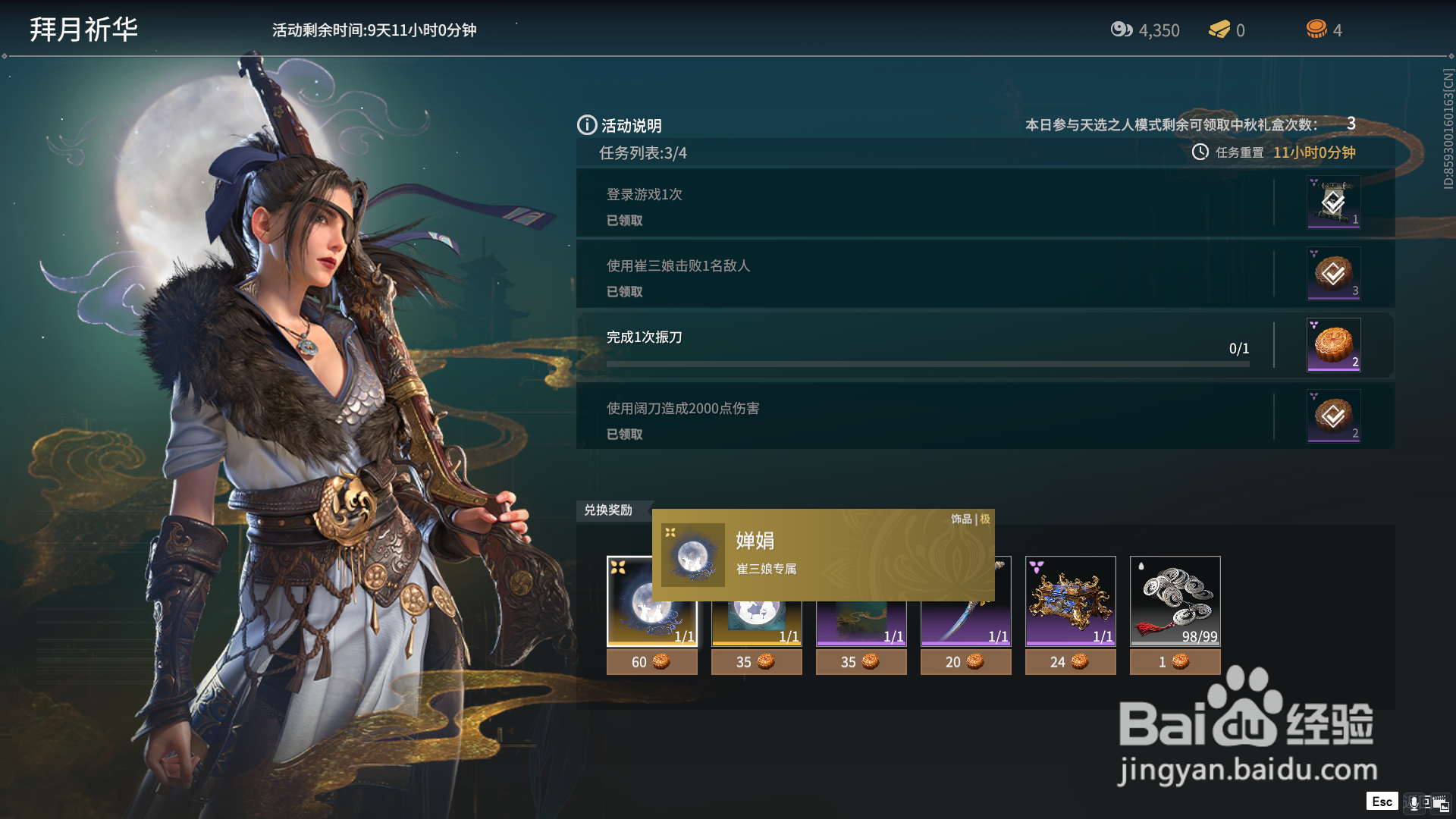Click the claimed checkmark on 使用阔刀造成2000点伤害

(x=1332, y=416)
